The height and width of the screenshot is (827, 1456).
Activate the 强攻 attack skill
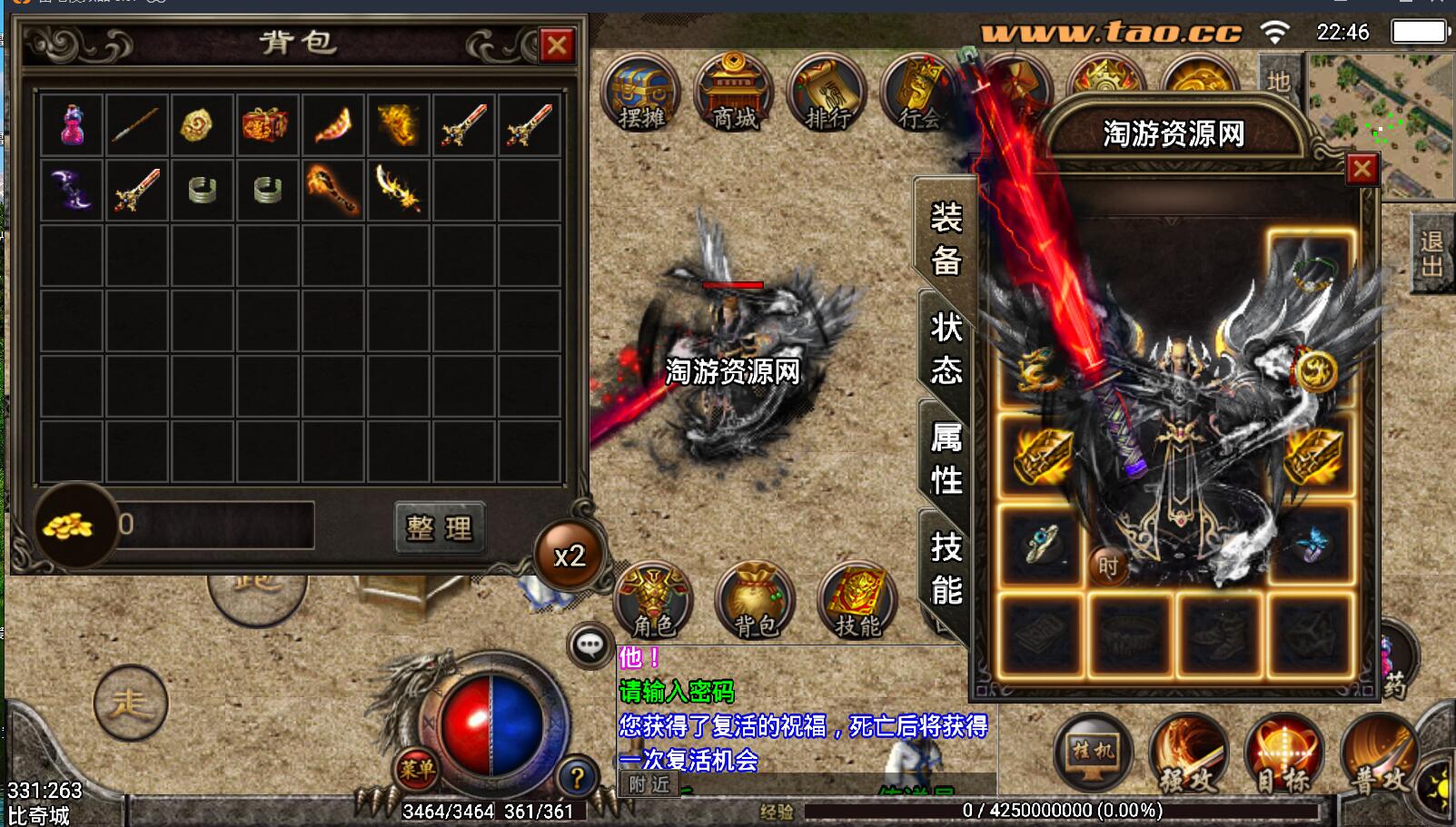point(1187,755)
